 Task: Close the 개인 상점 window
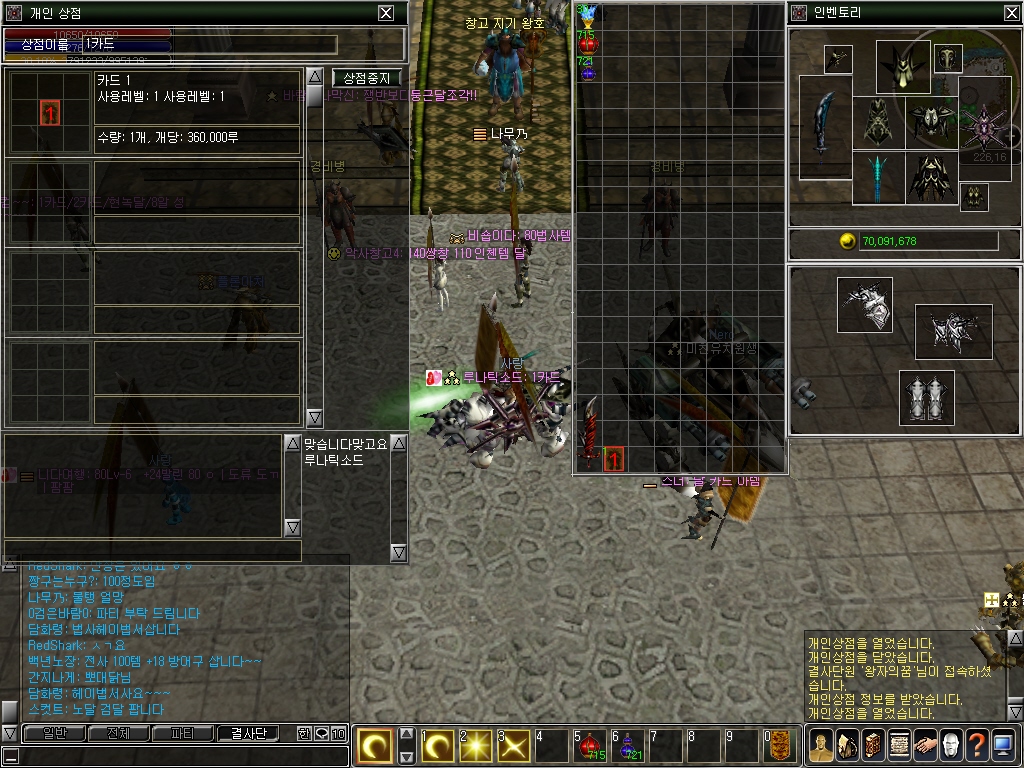386,13
